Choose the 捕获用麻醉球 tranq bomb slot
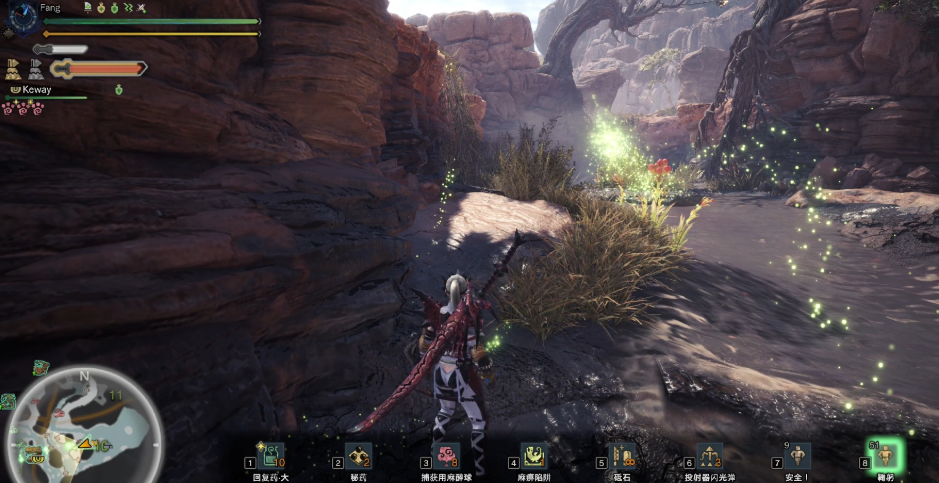Image resolution: width=939 pixels, height=483 pixels. [446, 456]
